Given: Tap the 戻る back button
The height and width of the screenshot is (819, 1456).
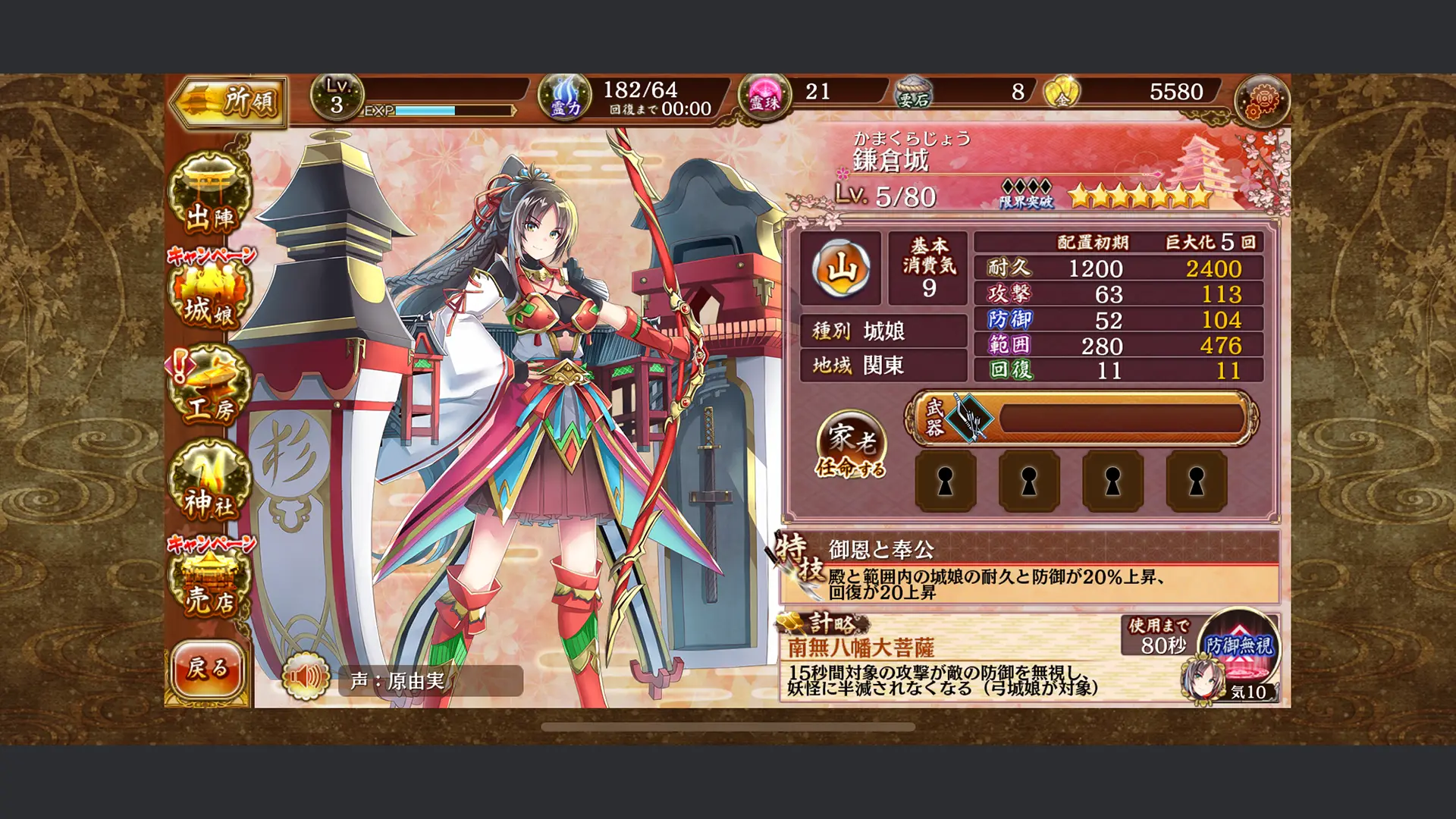Looking at the screenshot, I should tap(207, 669).
